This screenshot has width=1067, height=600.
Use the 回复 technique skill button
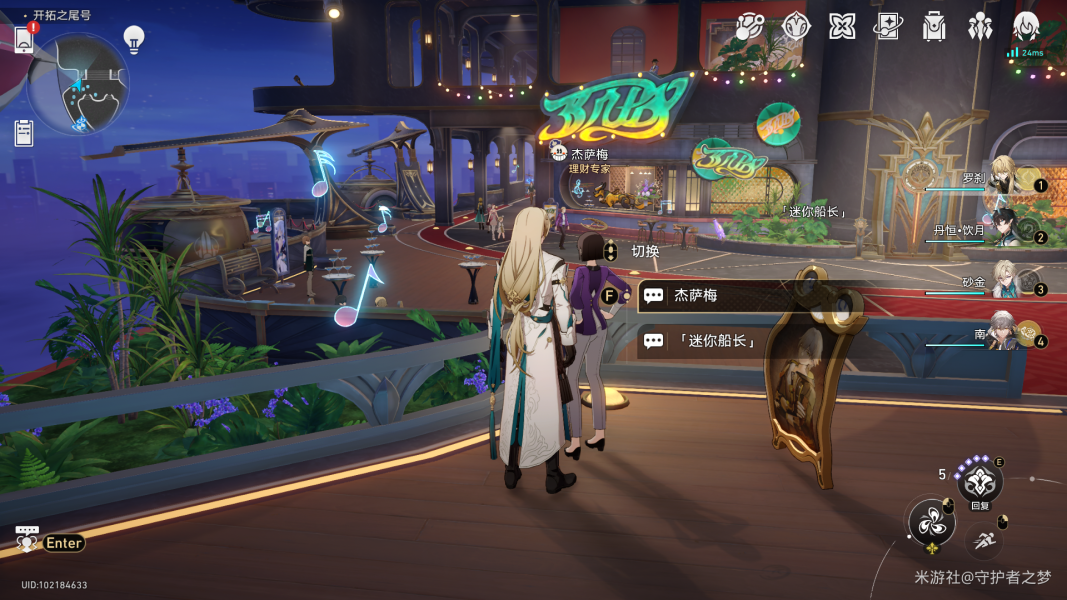coord(980,486)
